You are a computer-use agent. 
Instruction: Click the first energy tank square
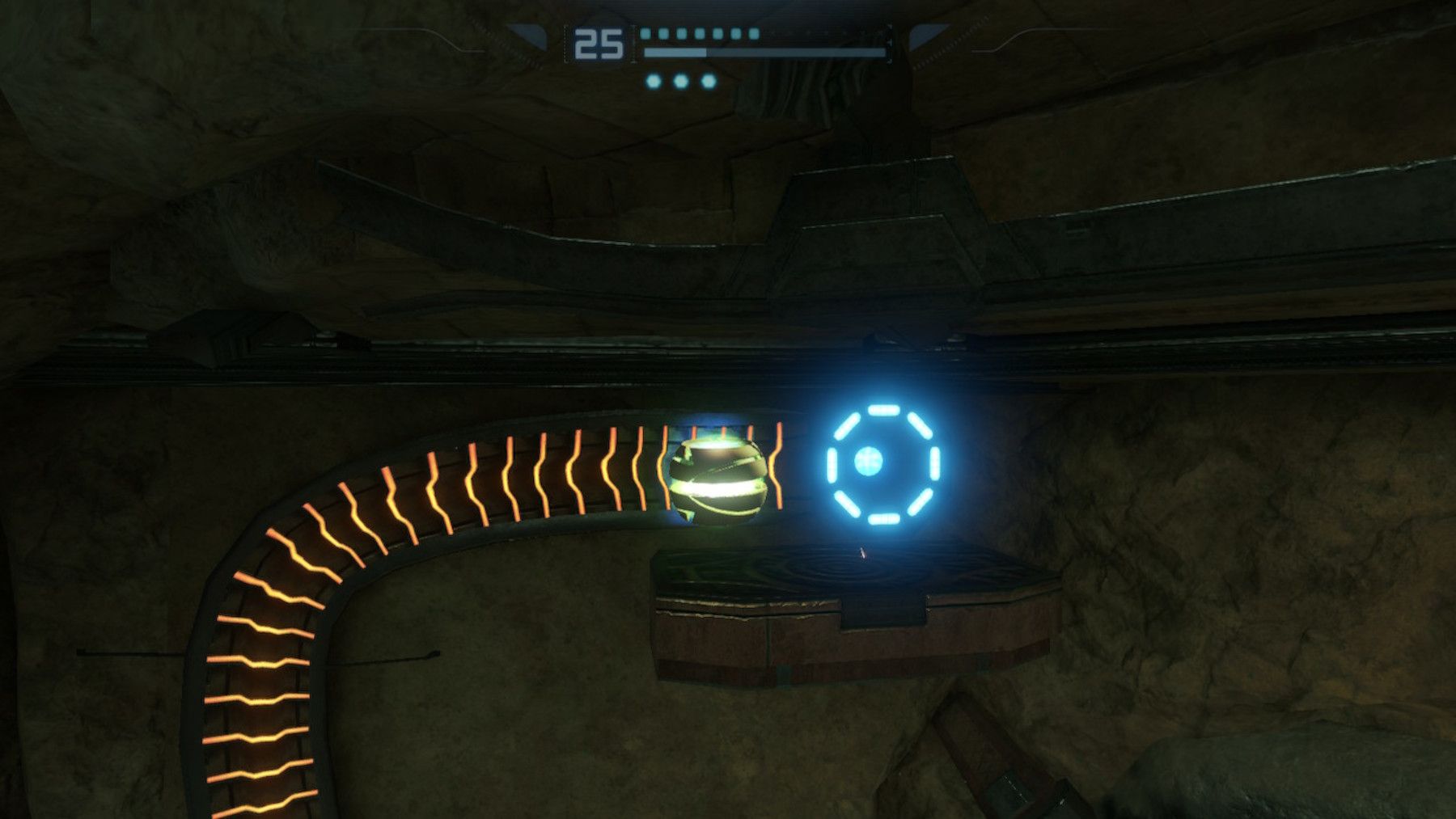tap(645, 34)
